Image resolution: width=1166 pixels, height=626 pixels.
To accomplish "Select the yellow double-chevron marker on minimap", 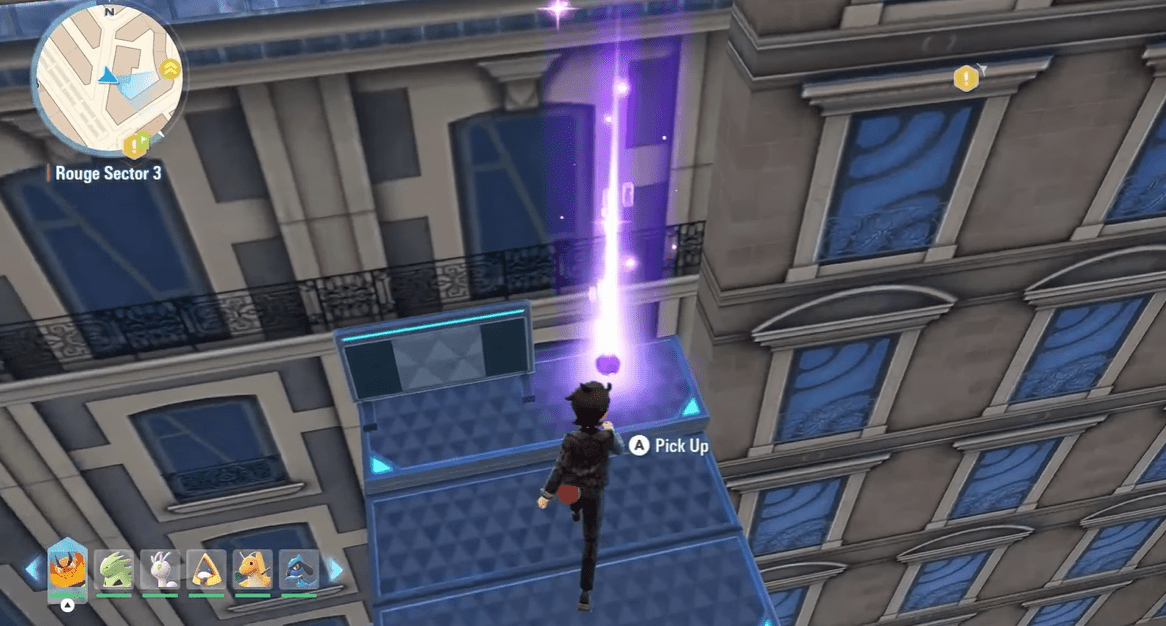I will click(x=170, y=69).
